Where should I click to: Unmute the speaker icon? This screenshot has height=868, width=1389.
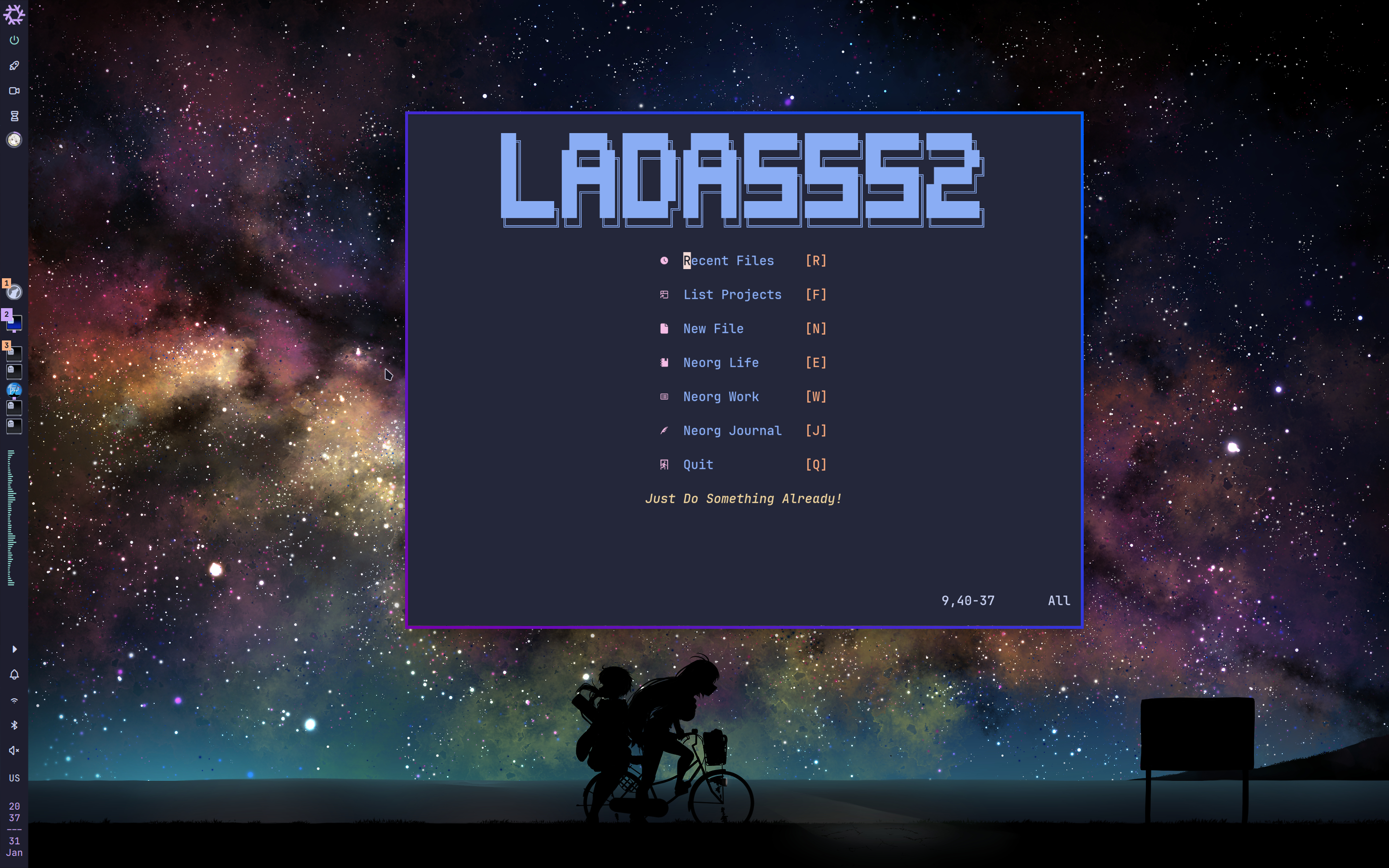tap(14, 751)
